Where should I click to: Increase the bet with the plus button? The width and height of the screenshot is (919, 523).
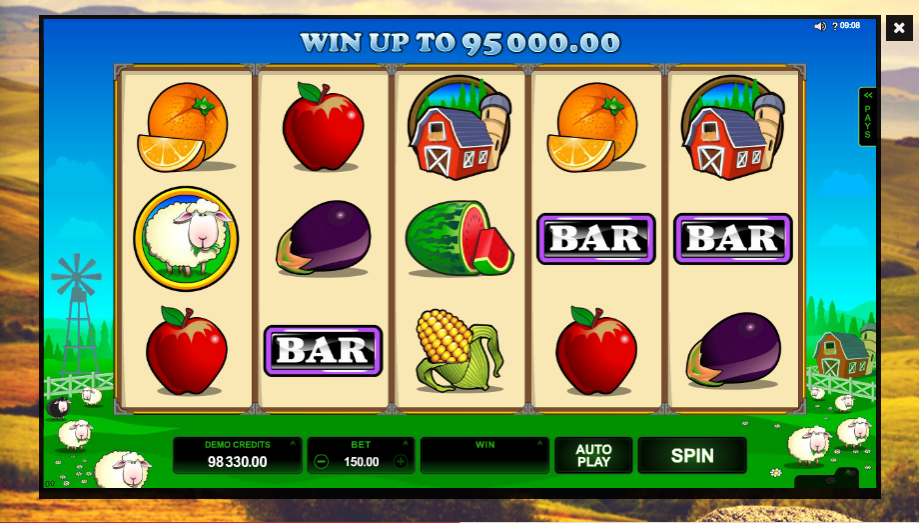click(400, 462)
